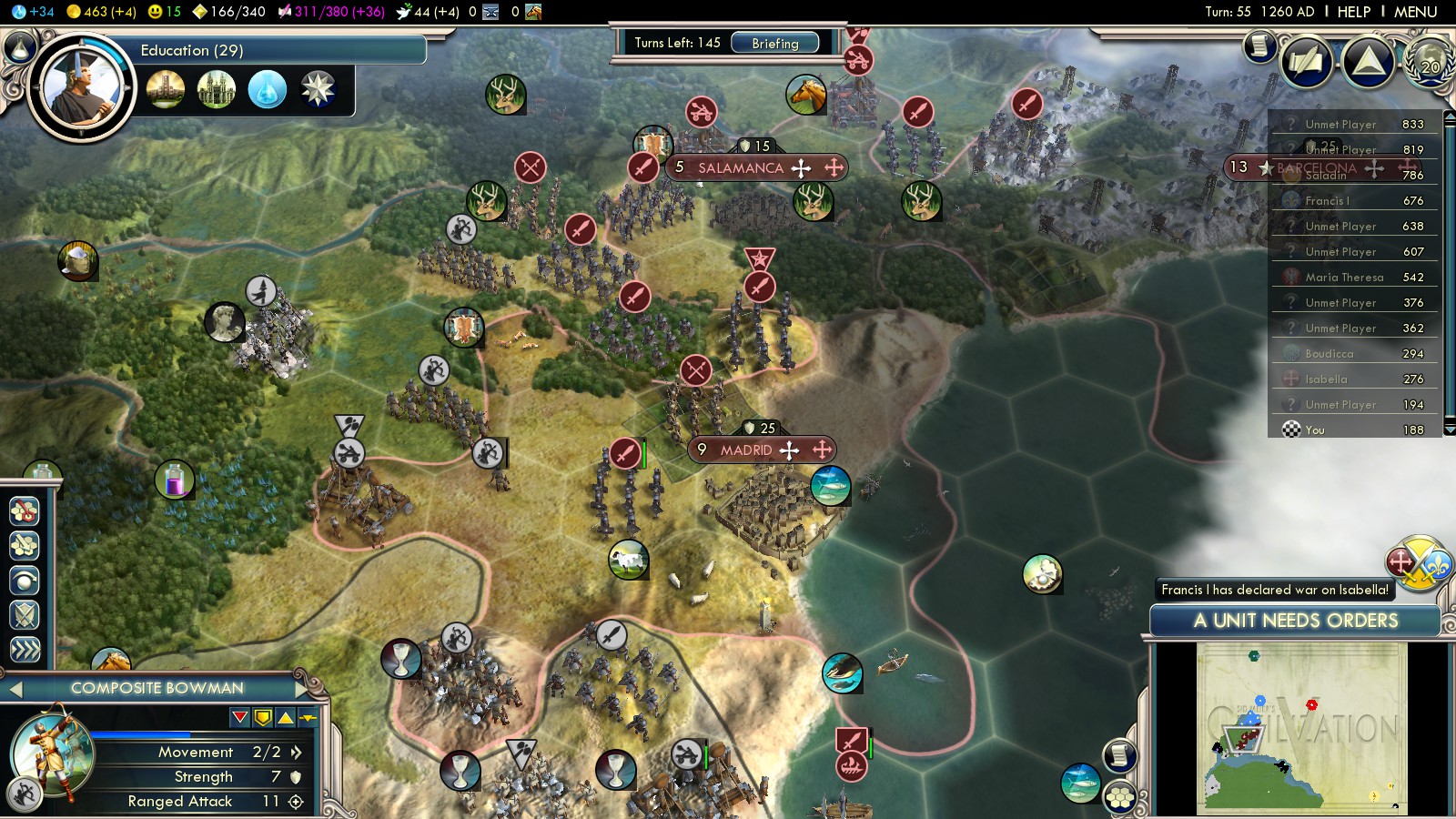Viewport: 1456px width, 819px height.
Task: Open the MENU in the top bar
Action: (x=1415, y=12)
